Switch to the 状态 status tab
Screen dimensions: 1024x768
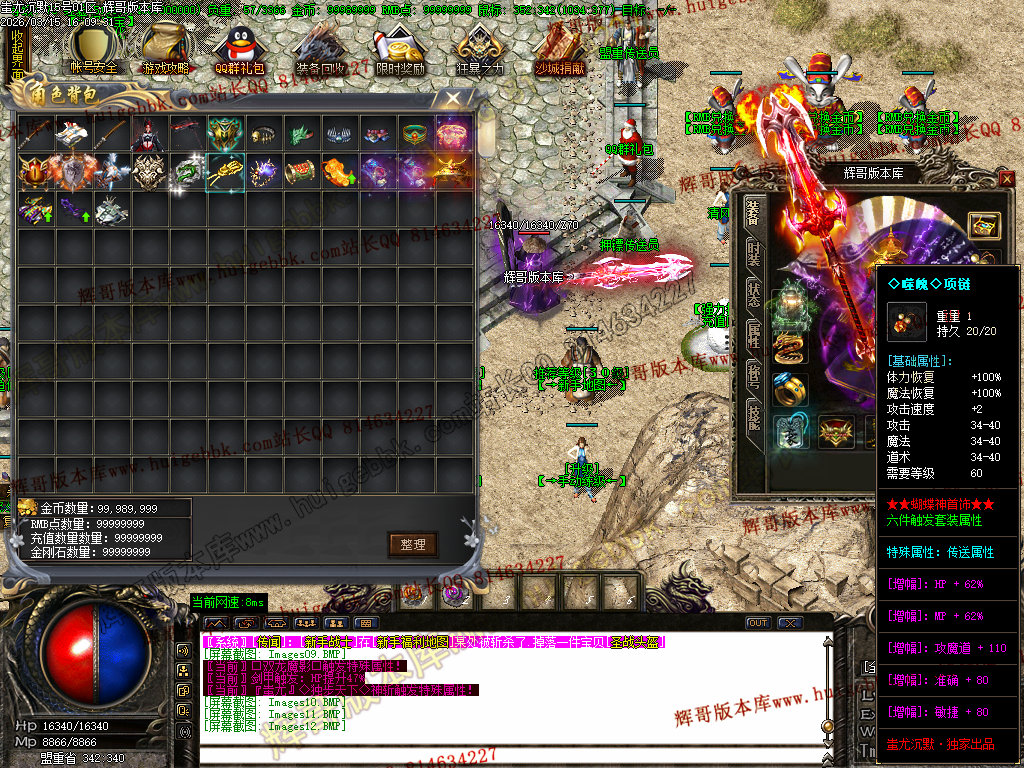(x=753, y=293)
